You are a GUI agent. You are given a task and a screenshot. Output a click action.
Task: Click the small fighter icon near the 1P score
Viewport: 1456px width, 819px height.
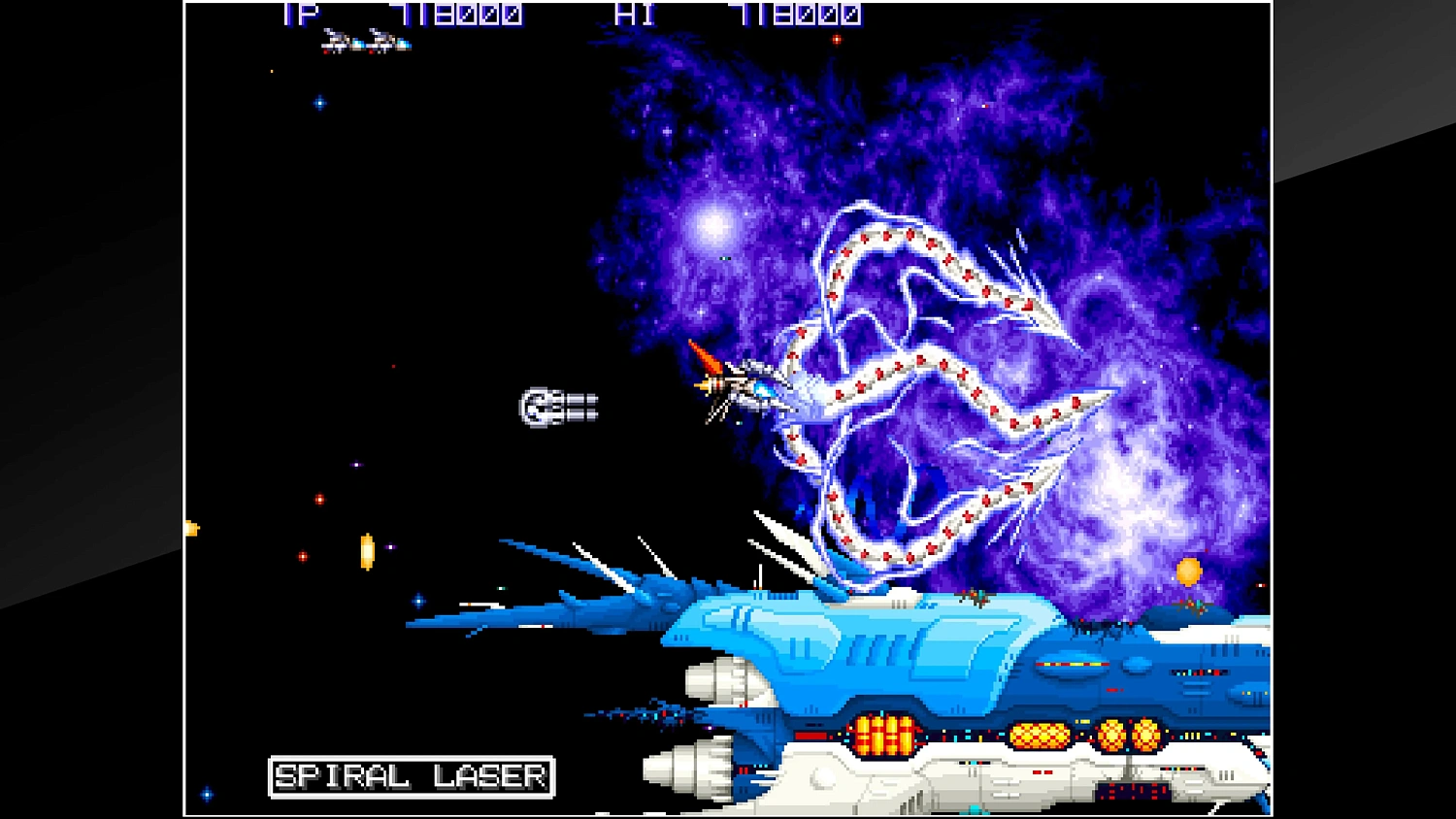364,41
